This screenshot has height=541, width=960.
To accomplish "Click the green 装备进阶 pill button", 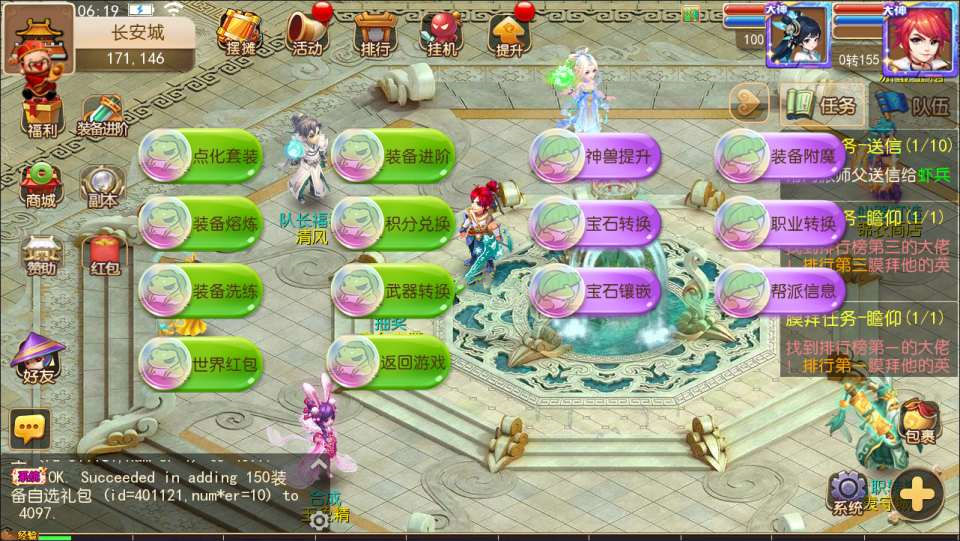I will 394,157.
